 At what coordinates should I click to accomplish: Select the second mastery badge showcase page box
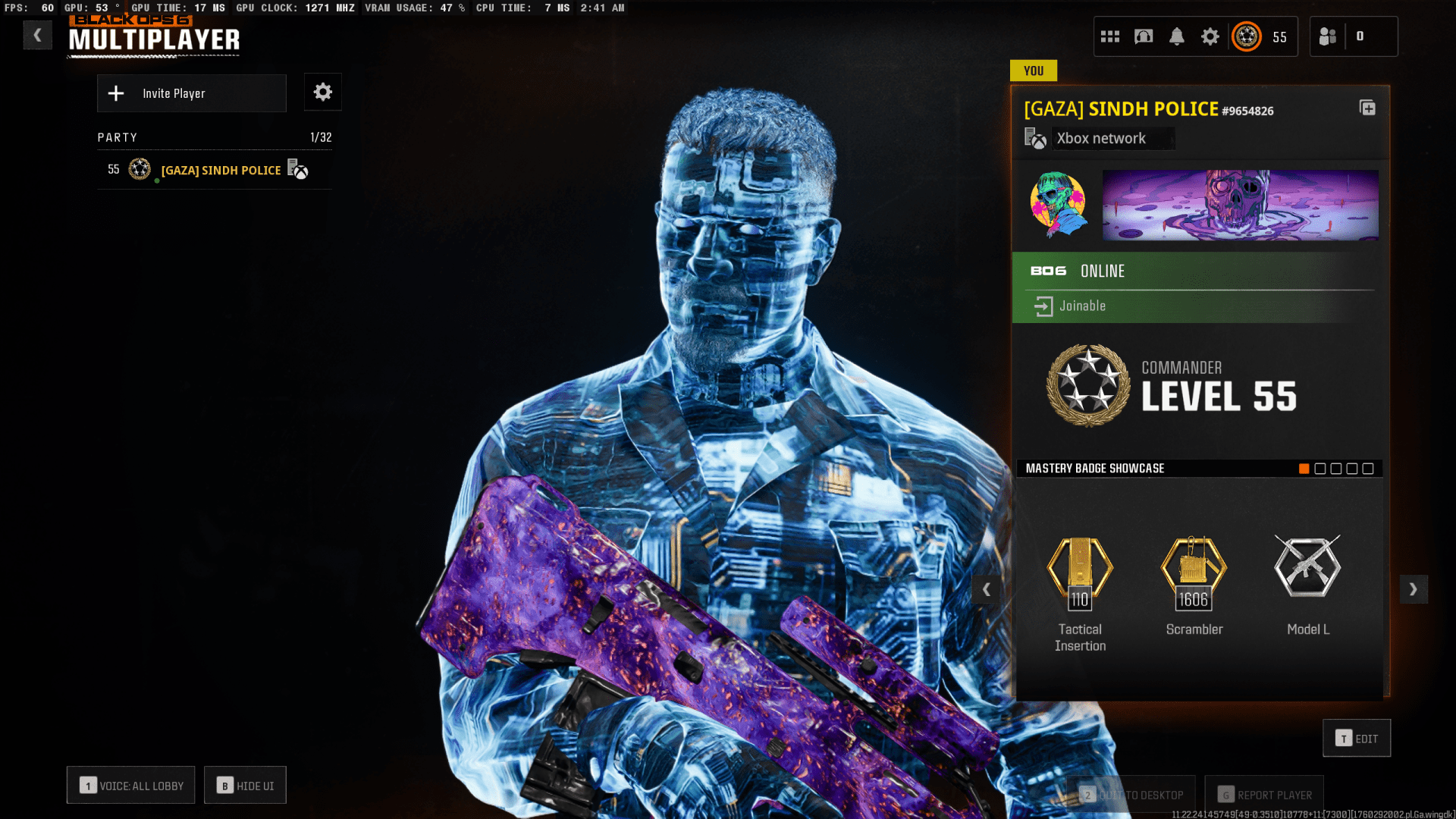pos(1320,469)
